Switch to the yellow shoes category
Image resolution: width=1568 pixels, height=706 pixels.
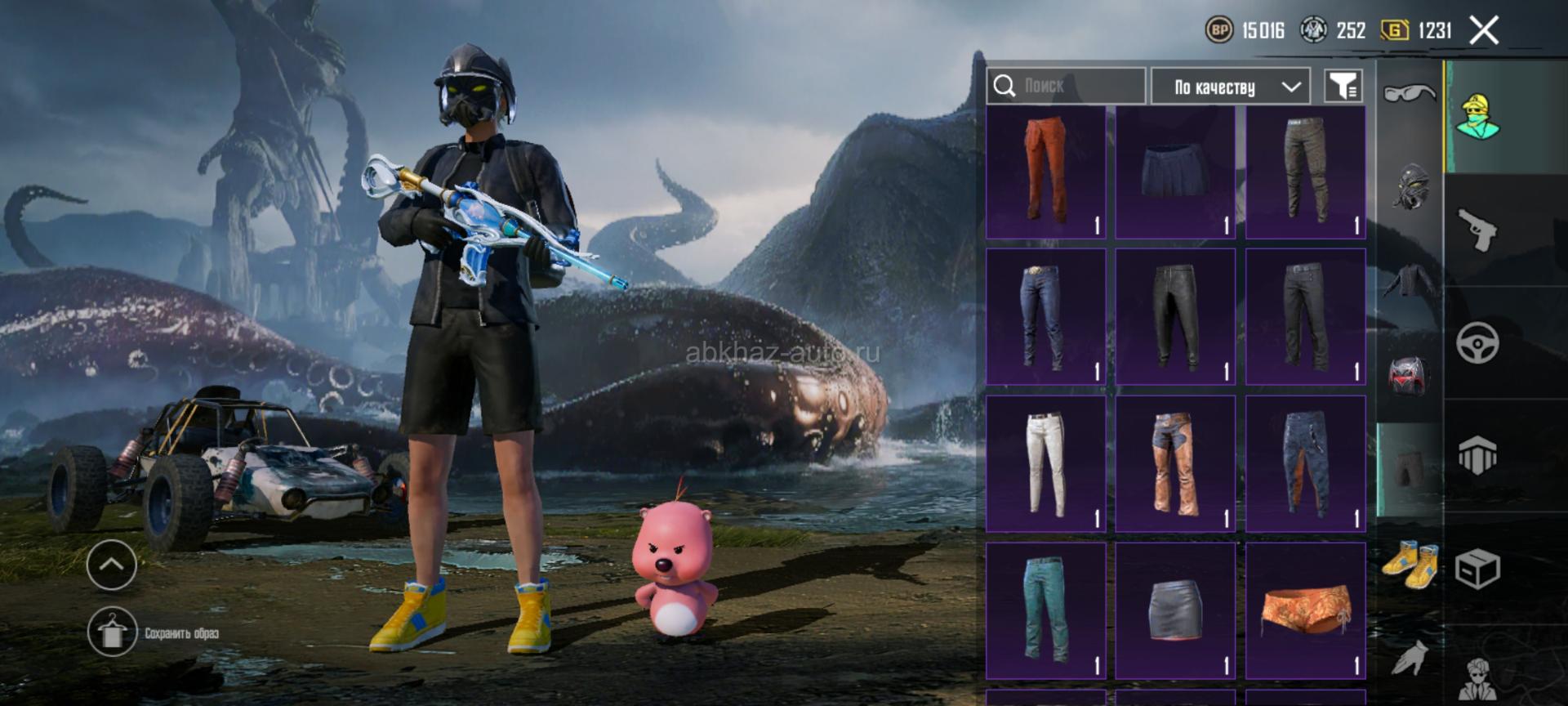pos(1410,562)
